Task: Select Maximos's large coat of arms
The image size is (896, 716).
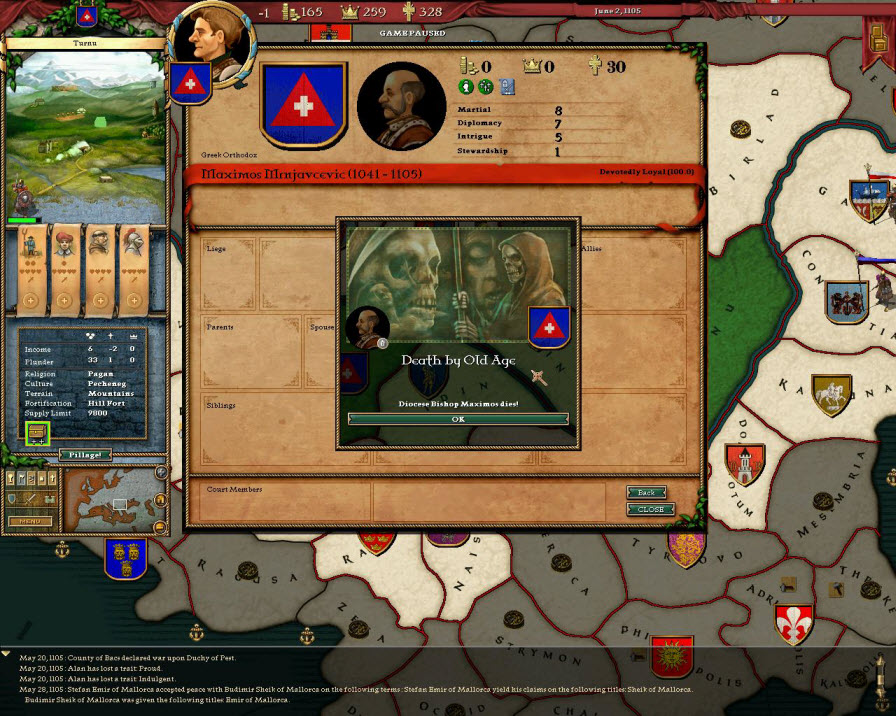Action: [x=303, y=104]
